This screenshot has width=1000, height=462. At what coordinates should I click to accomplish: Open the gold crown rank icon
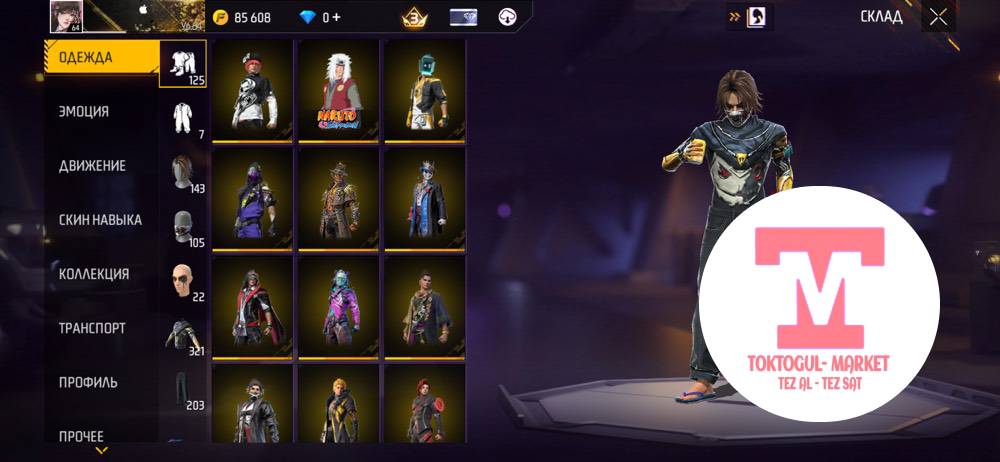click(x=412, y=17)
